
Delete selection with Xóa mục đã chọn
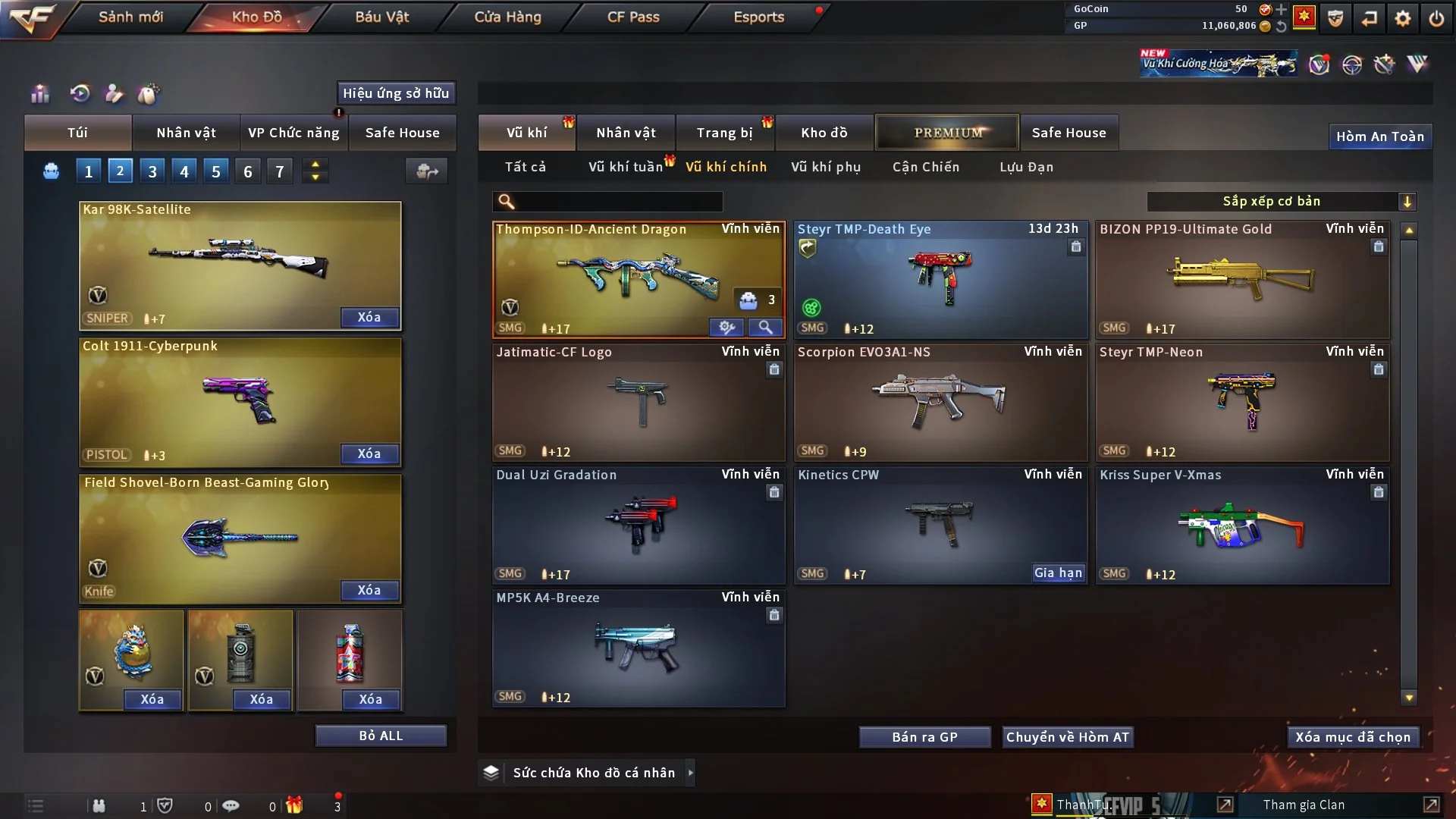pos(1352,737)
